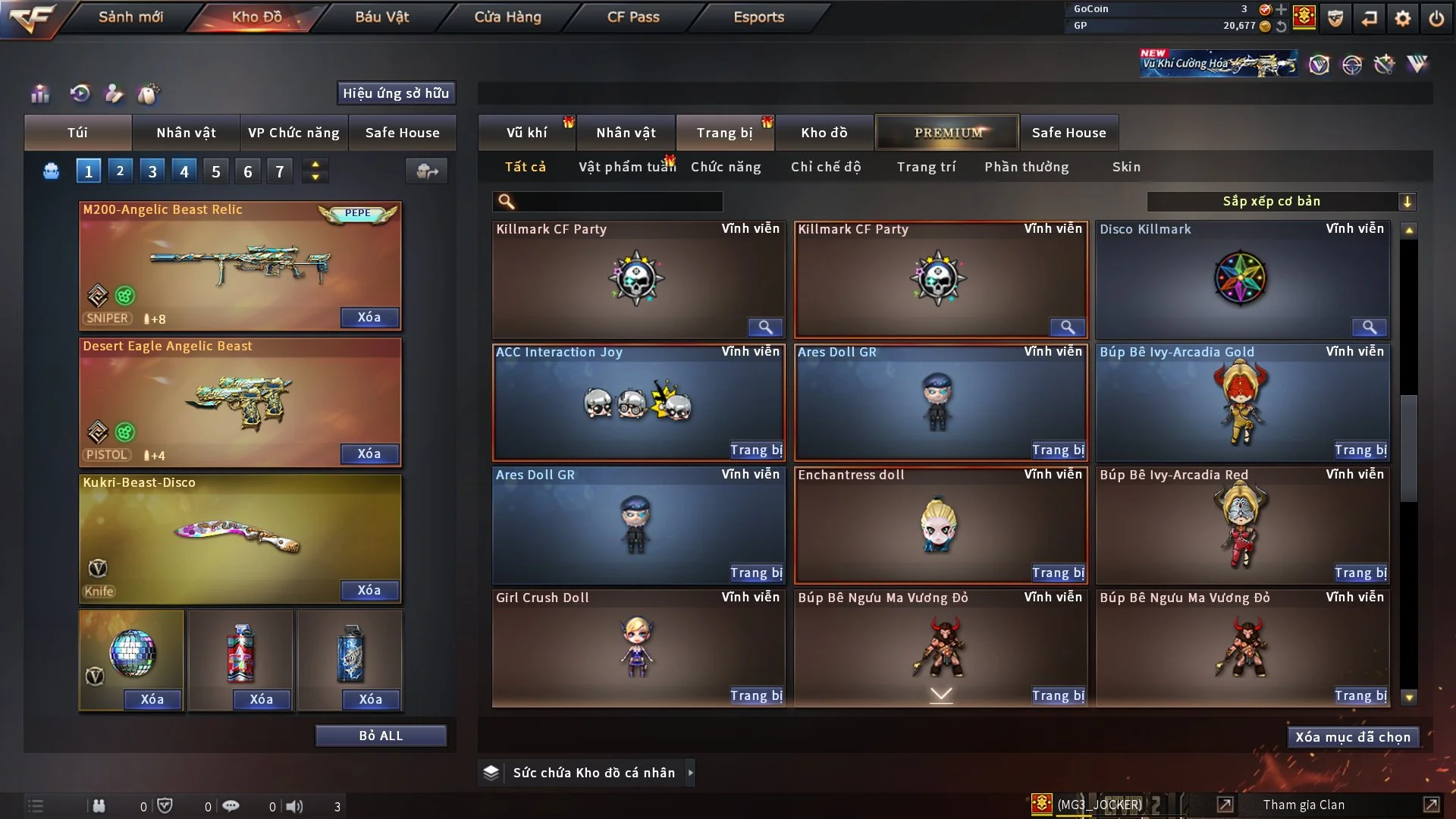The height and width of the screenshot is (819, 1456).
Task: Open the Cửa Hàng shop menu
Action: (507, 17)
